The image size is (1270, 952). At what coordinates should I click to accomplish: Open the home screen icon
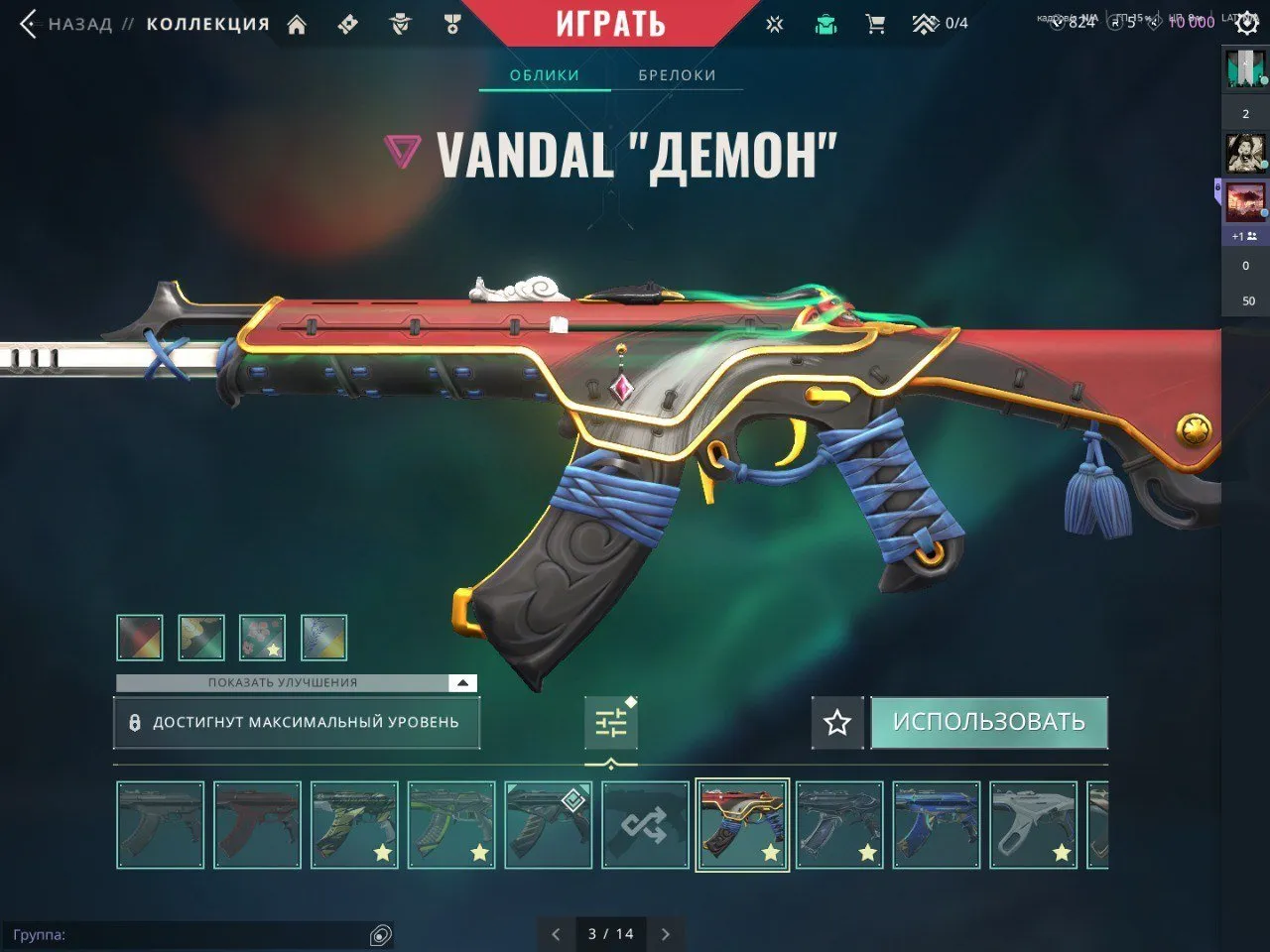click(296, 23)
